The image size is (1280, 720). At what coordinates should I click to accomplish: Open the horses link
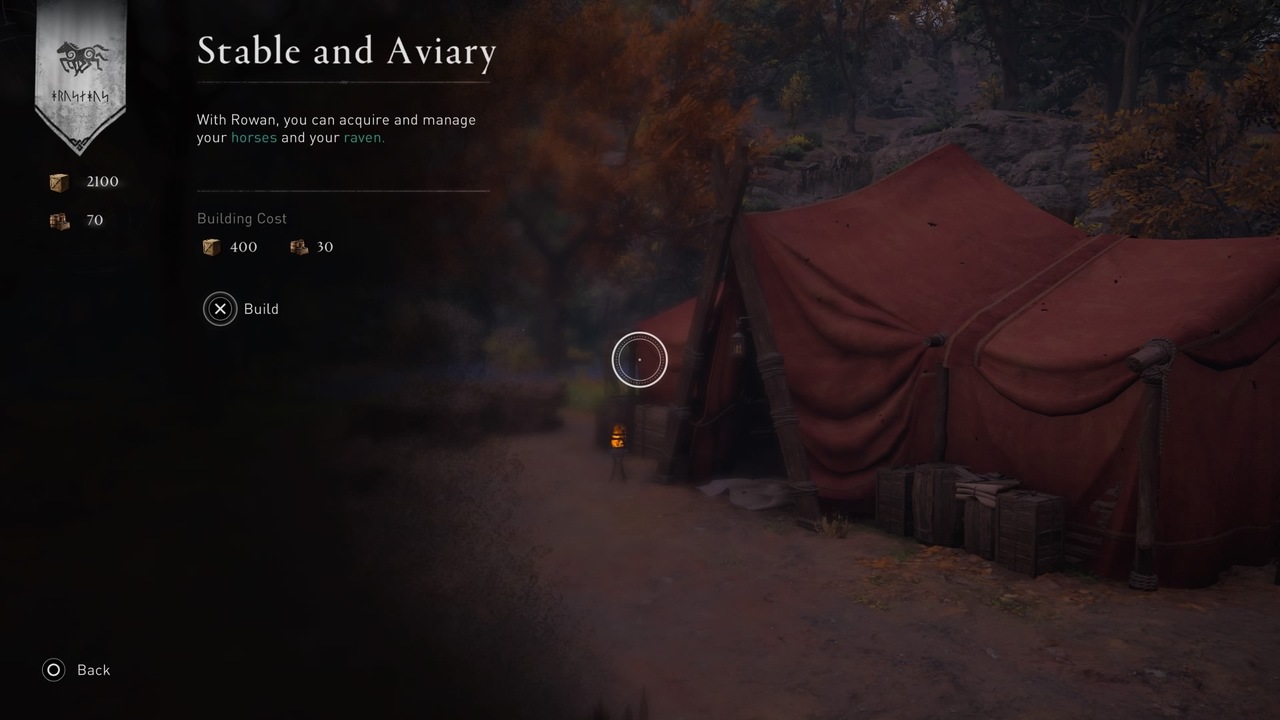pos(253,138)
